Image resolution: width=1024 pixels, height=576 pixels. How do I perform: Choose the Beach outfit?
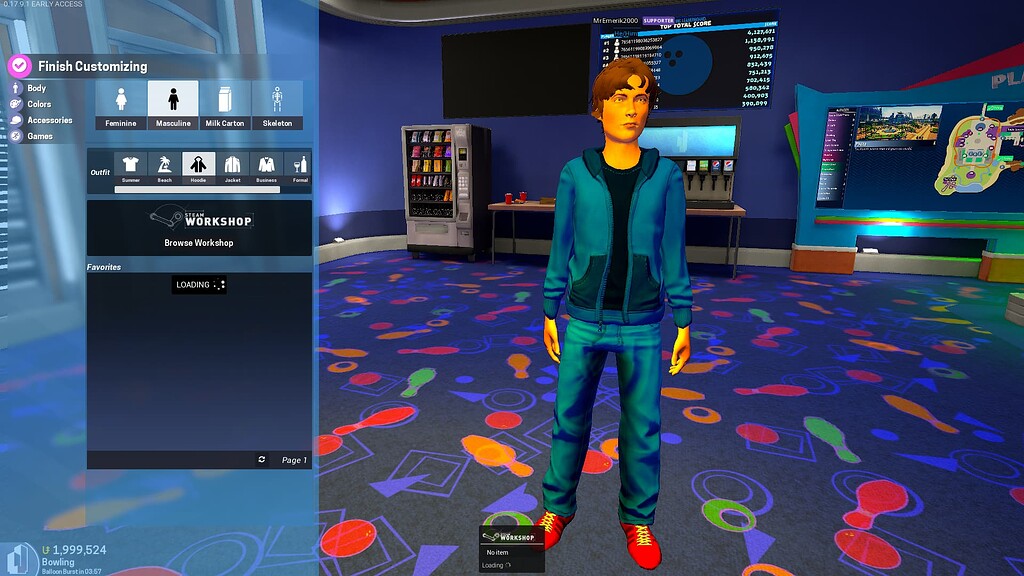pyautogui.click(x=164, y=166)
